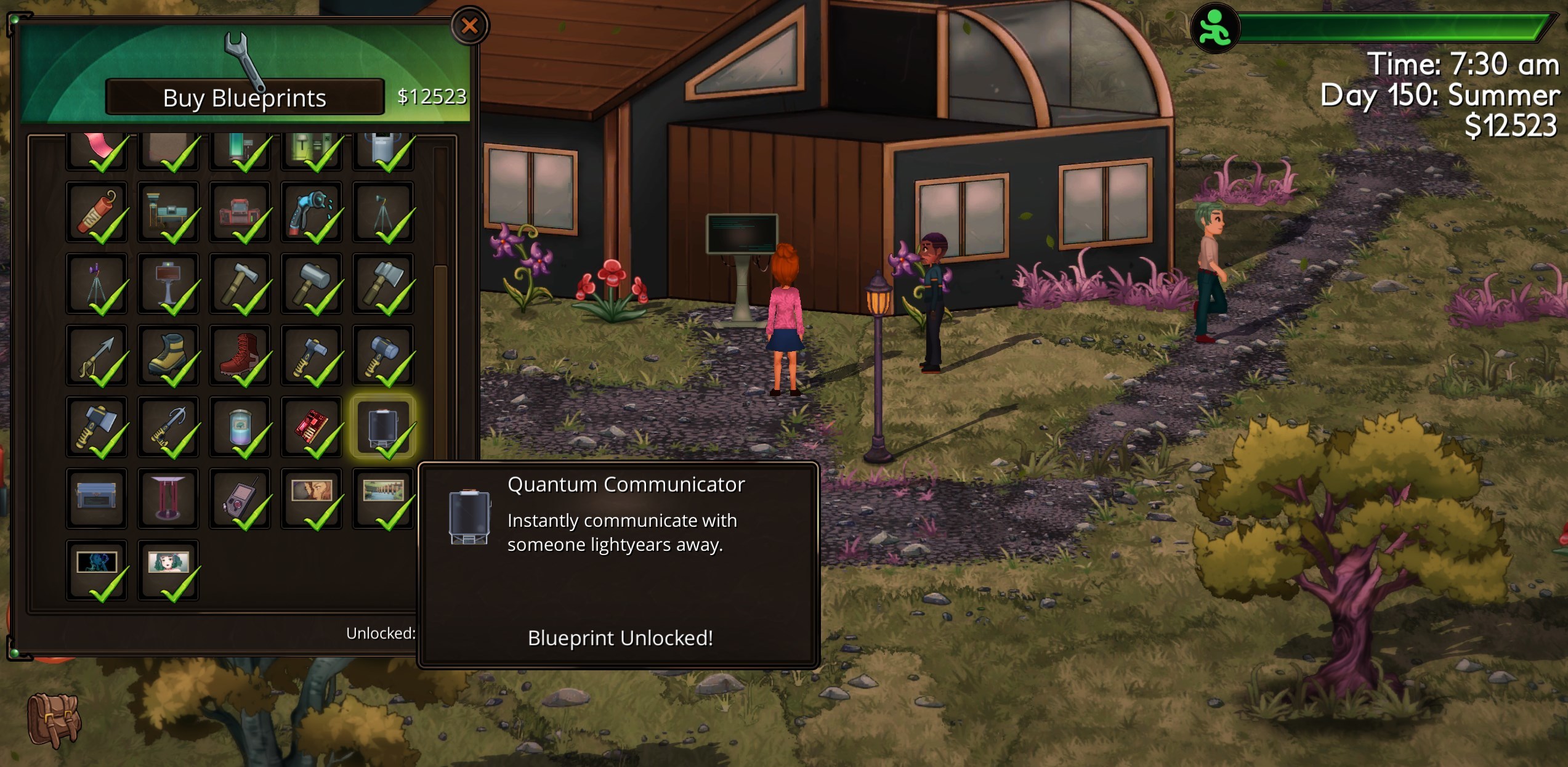Select the glass specimen capsule blueprint
1568x767 pixels.
coord(240,427)
